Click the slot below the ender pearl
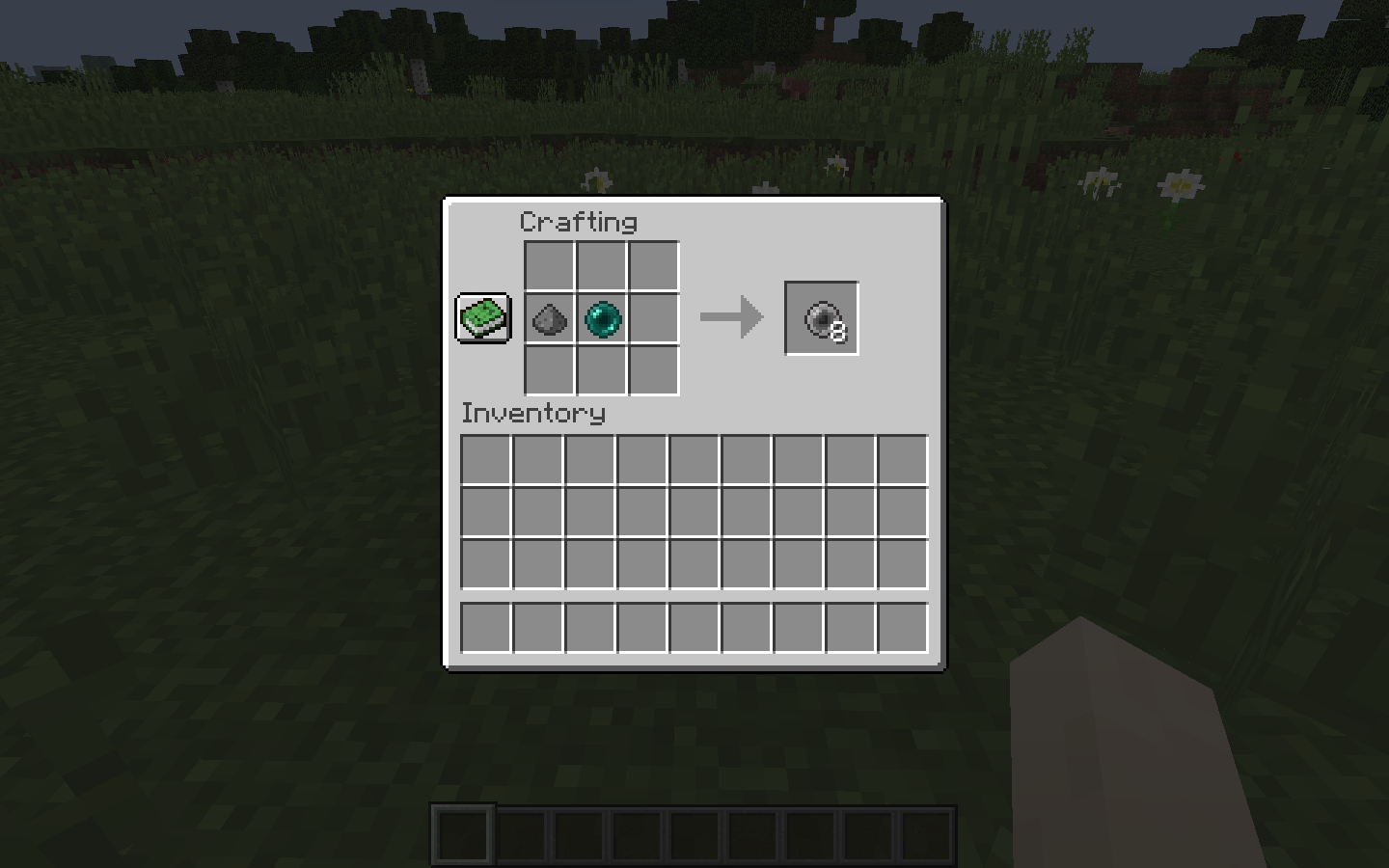This screenshot has height=868, width=1389. click(601, 371)
